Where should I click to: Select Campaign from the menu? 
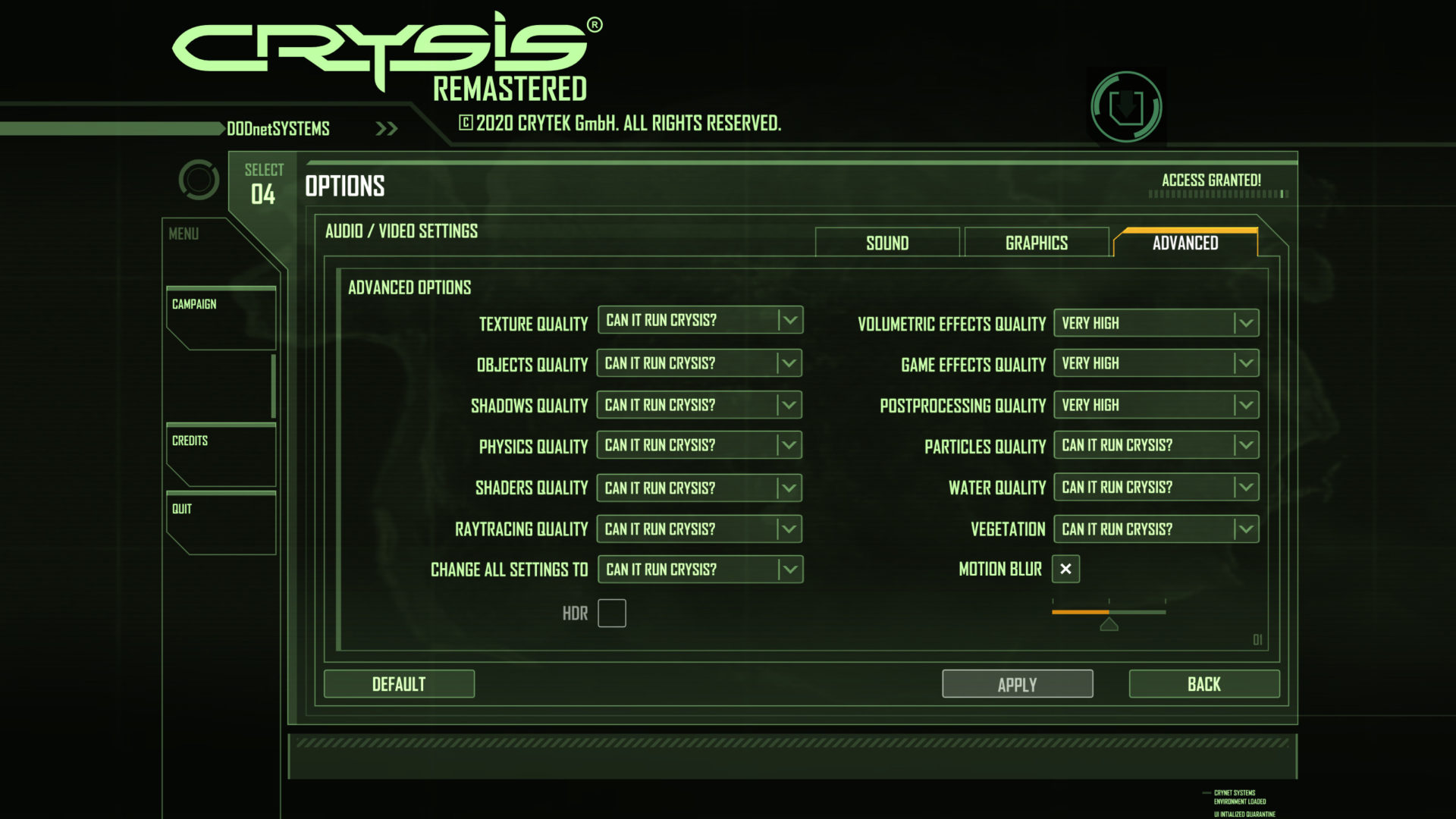point(196,304)
